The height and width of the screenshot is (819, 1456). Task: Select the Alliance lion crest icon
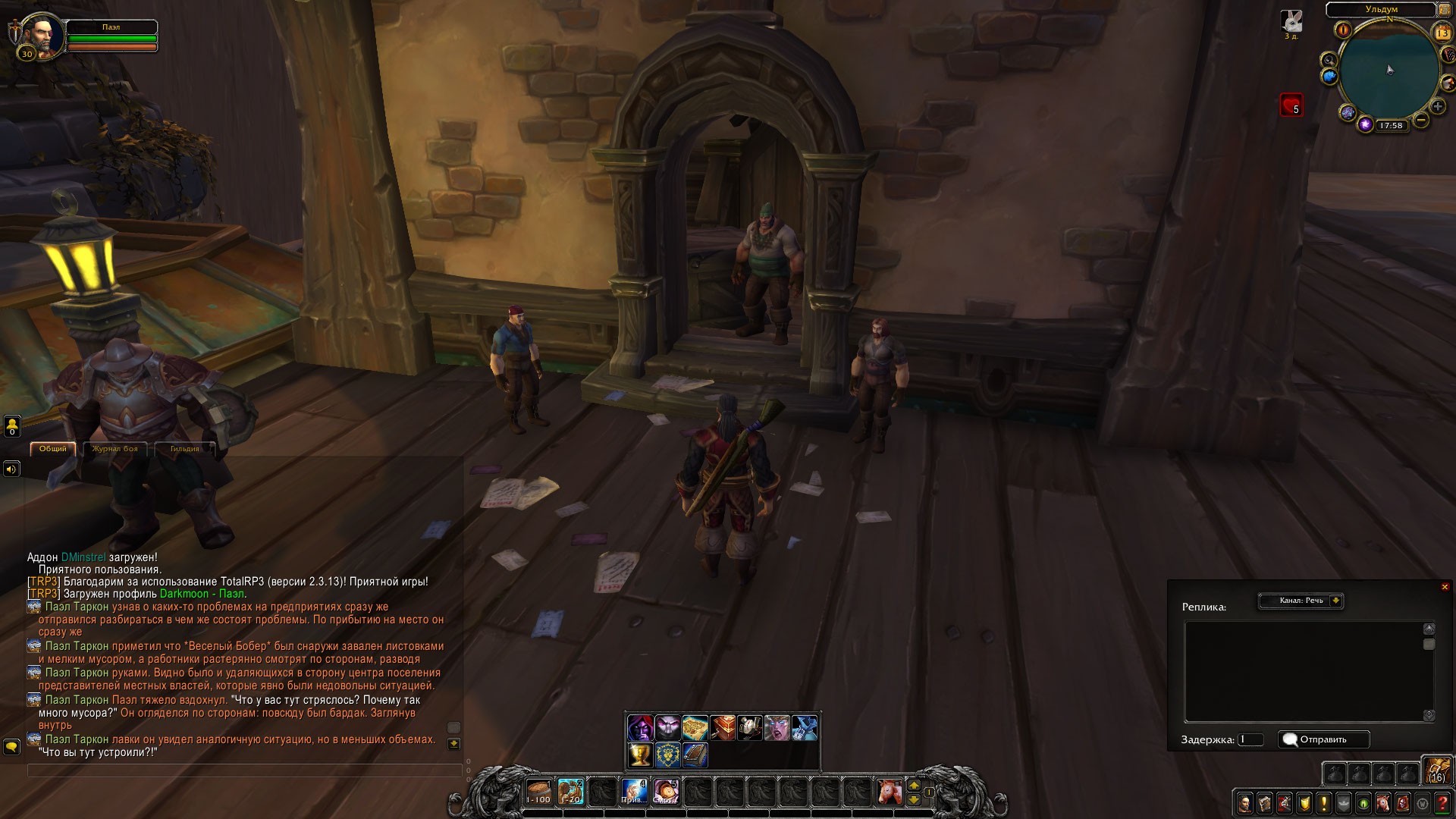click(x=667, y=755)
